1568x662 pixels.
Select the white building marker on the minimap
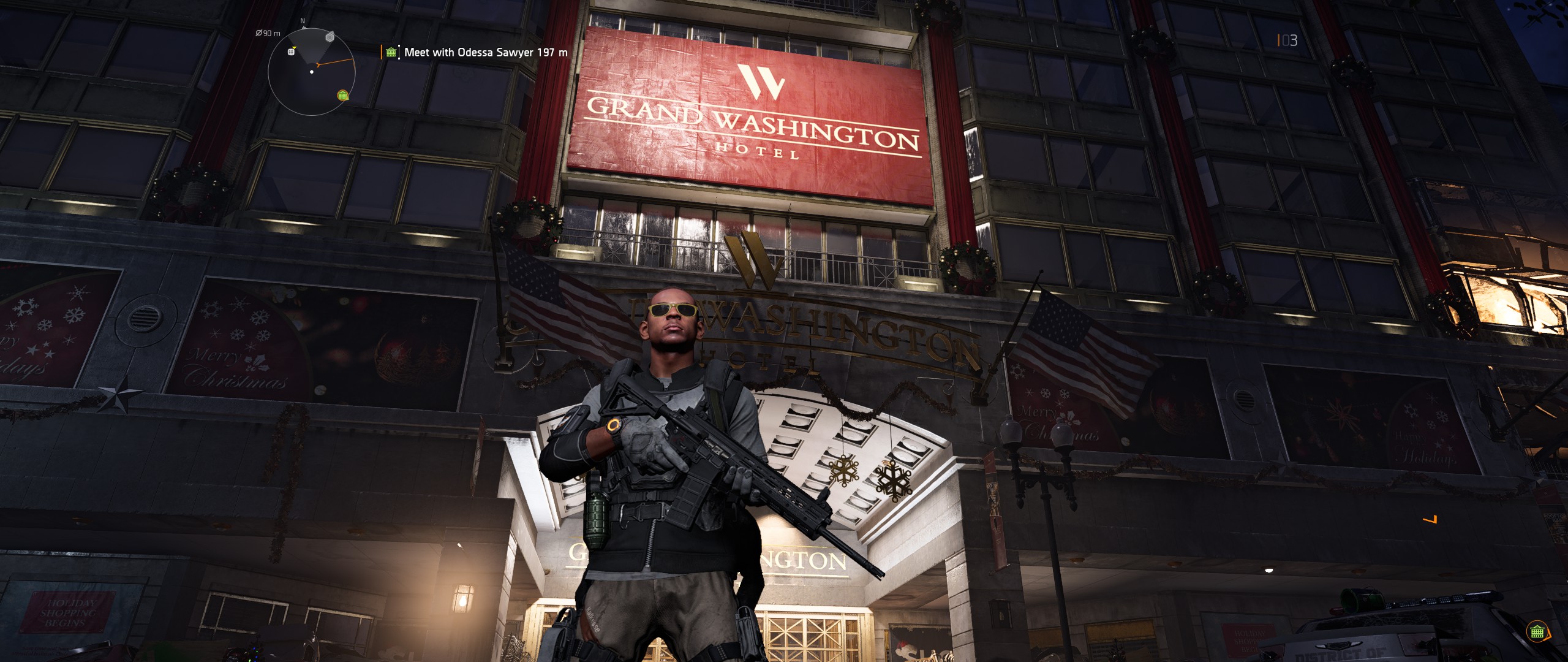(292, 51)
